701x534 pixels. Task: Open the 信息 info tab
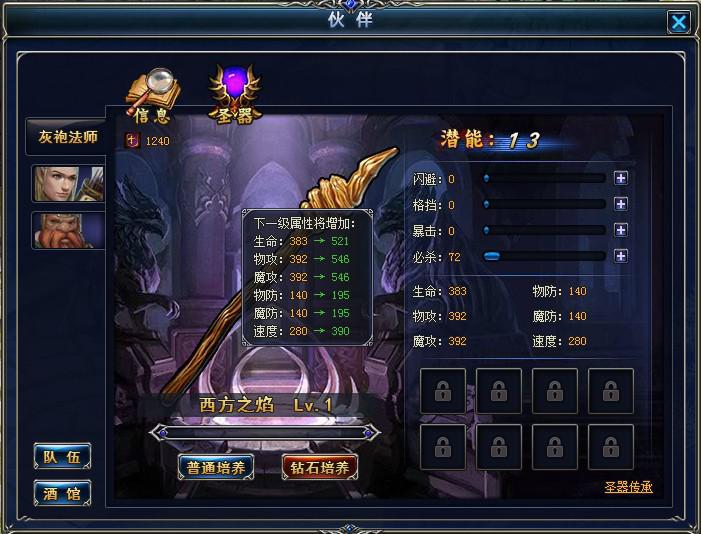(x=150, y=97)
